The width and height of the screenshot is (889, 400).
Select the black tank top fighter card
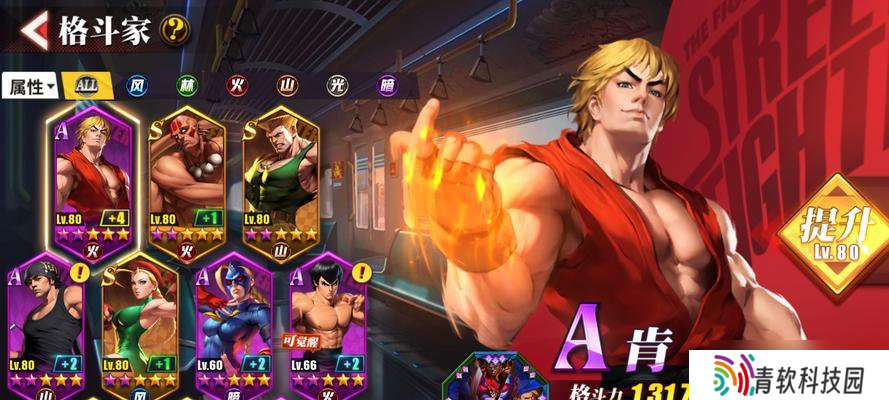point(46,325)
